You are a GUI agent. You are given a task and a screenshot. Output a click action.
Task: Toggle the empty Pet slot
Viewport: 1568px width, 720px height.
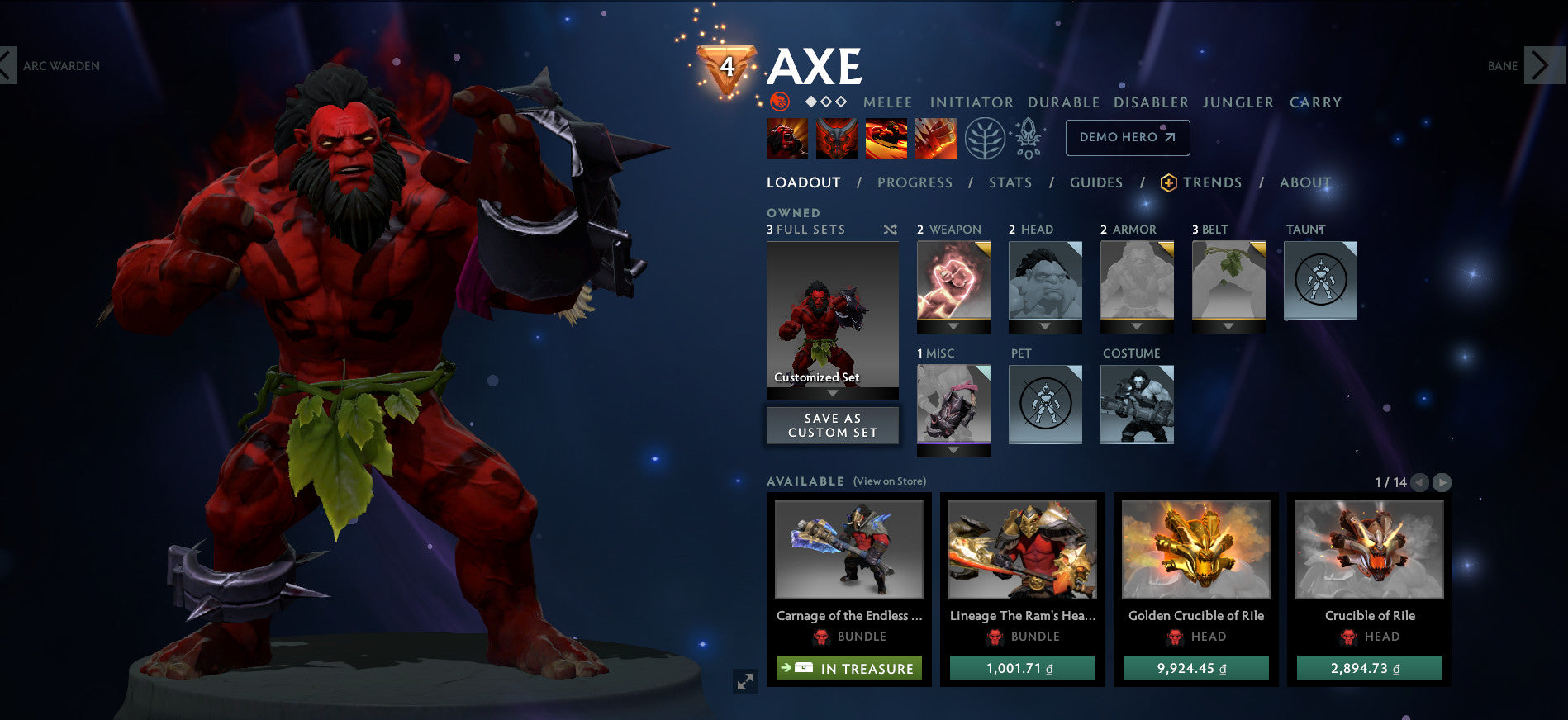coord(1044,404)
